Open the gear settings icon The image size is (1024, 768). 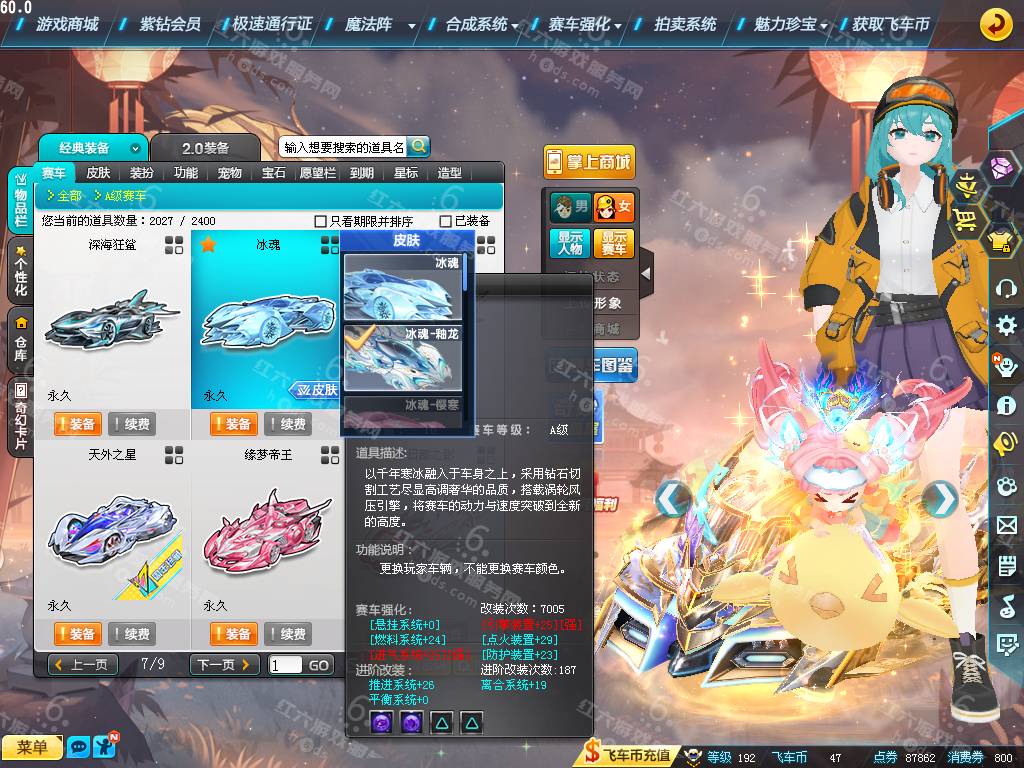(x=1006, y=326)
